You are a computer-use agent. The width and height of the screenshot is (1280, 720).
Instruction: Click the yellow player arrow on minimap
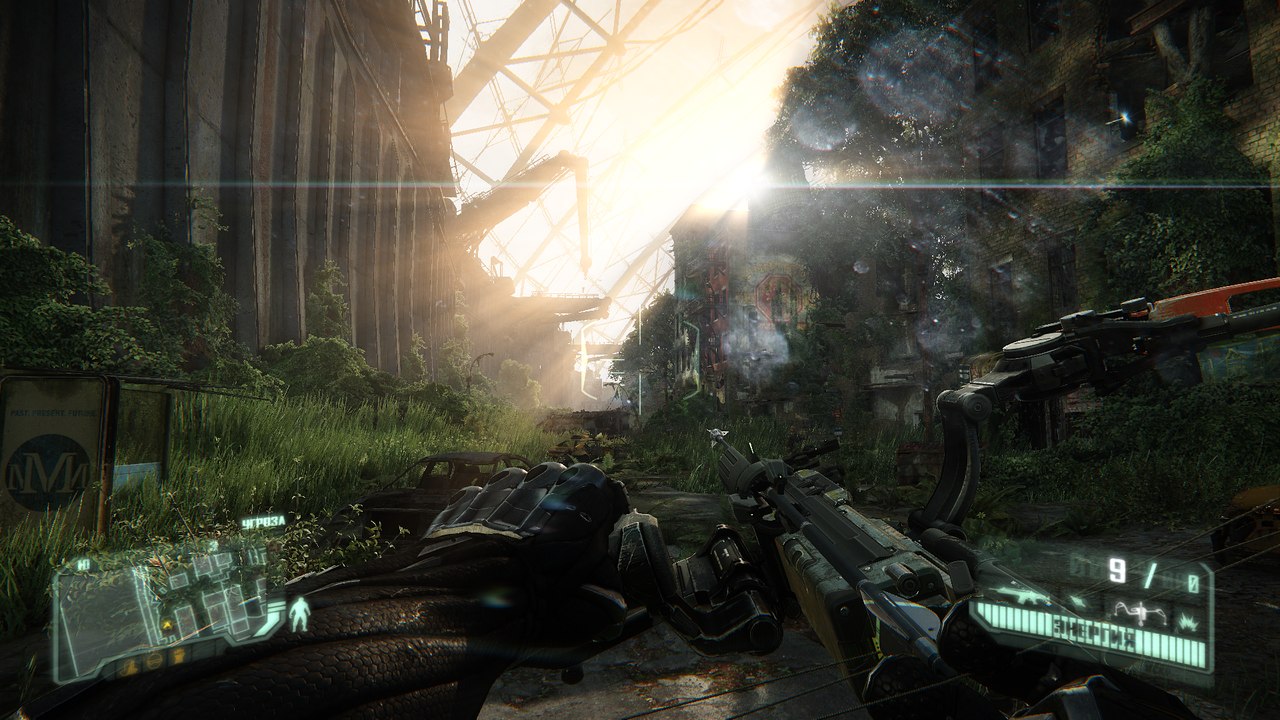(x=167, y=626)
